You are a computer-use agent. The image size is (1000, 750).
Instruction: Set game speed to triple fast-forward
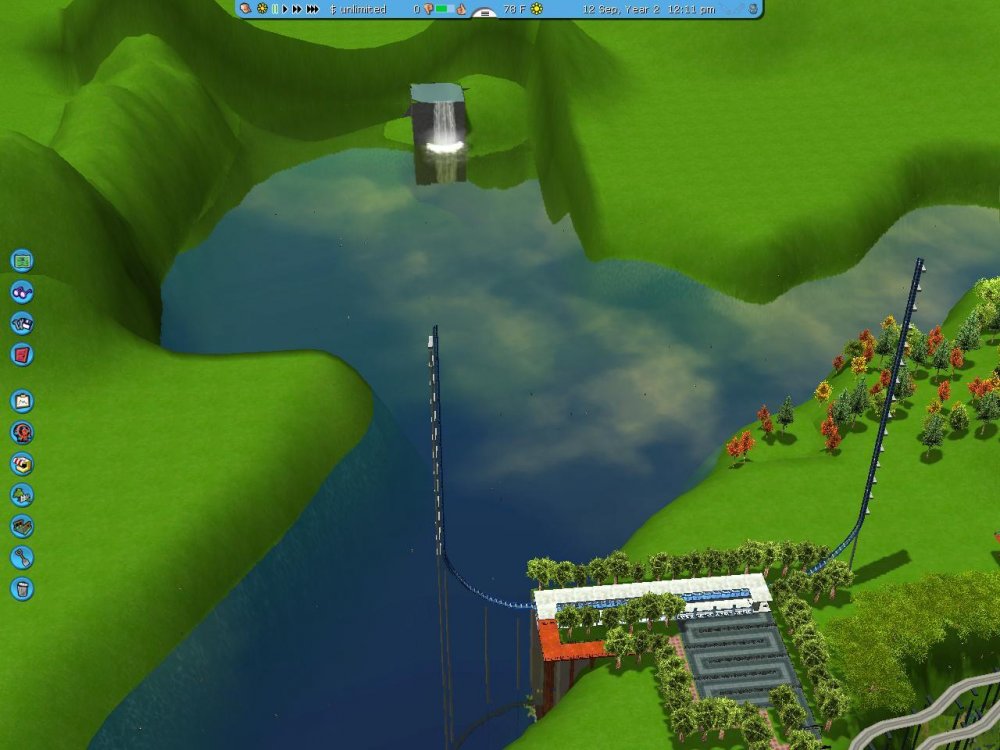pyautogui.click(x=313, y=9)
